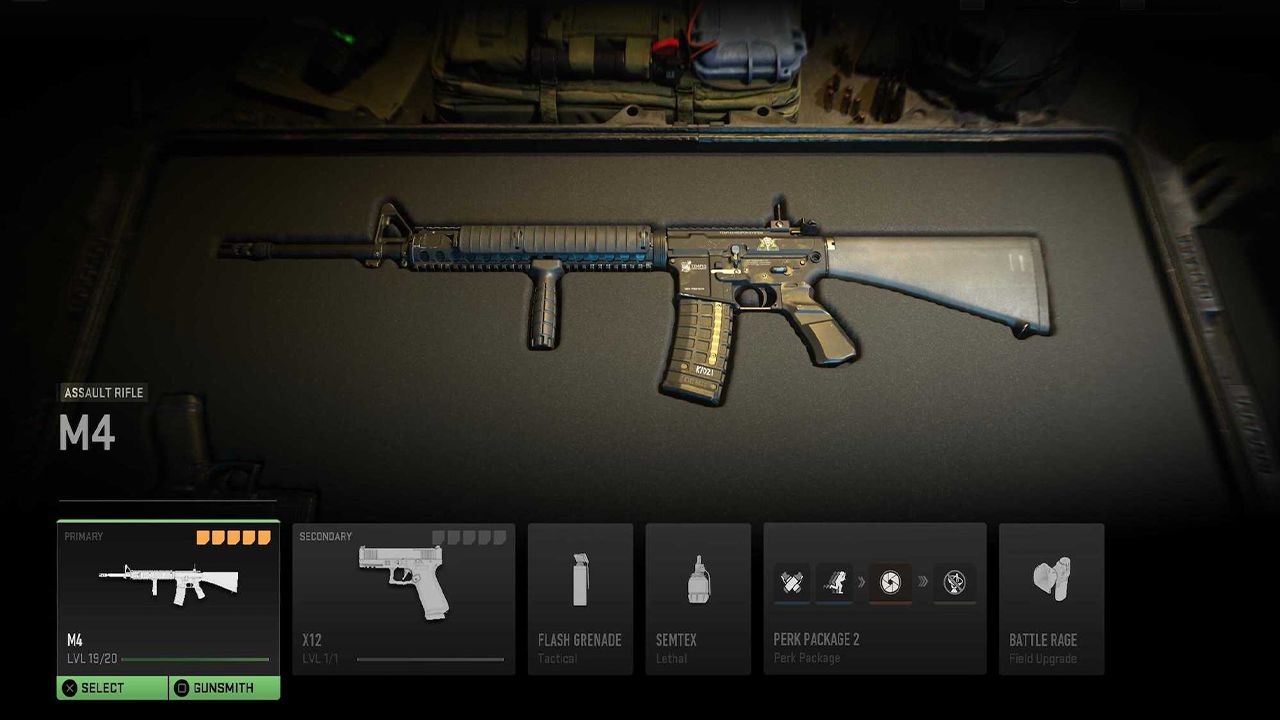Expand the first chevron arrow in Perk Package 2
The width and height of the screenshot is (1280, 720).
pyautogui.click(x=862, y=582)
